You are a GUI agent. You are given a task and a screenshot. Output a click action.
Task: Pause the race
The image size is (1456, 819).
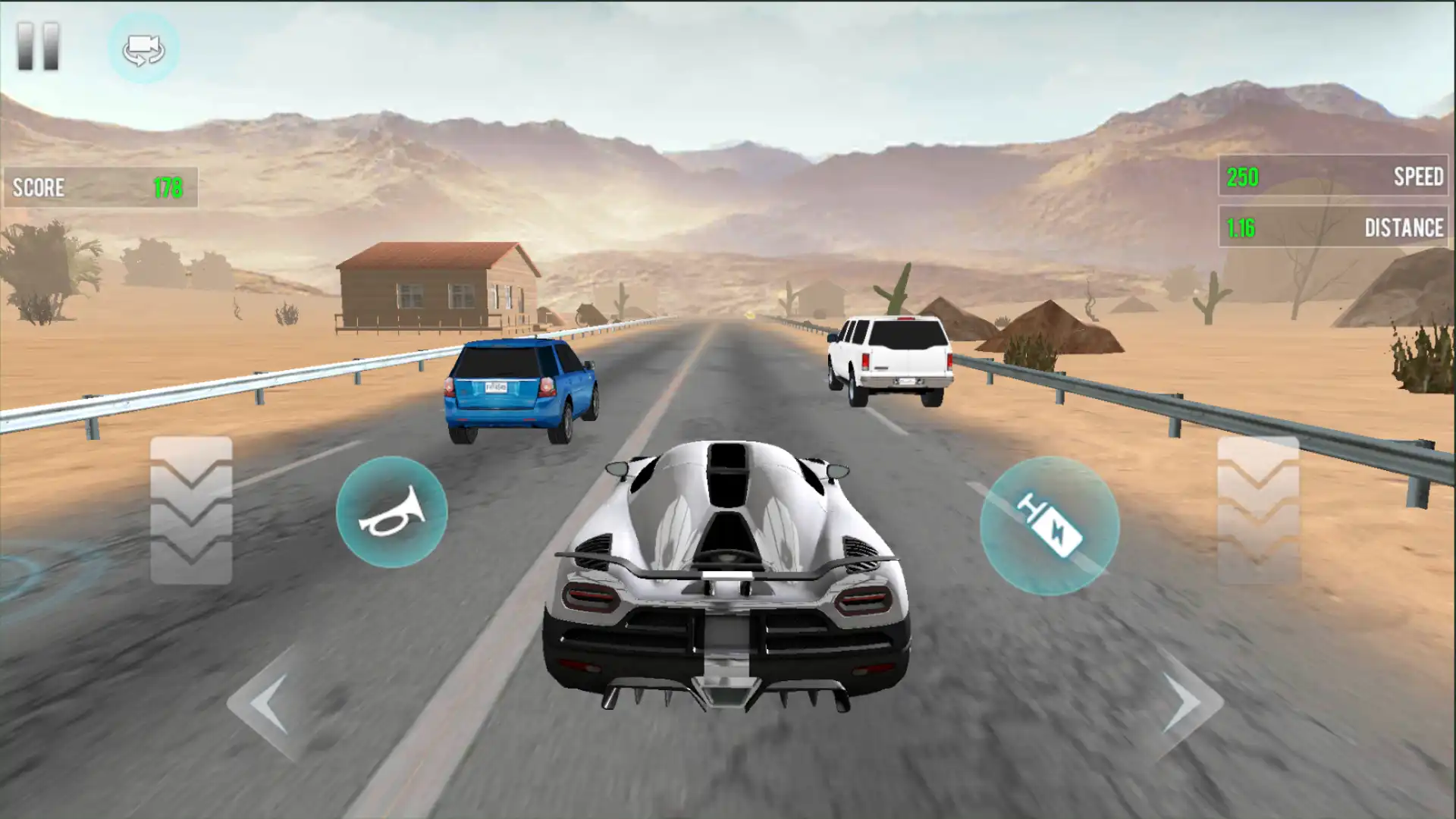click(x=38, y=47)
